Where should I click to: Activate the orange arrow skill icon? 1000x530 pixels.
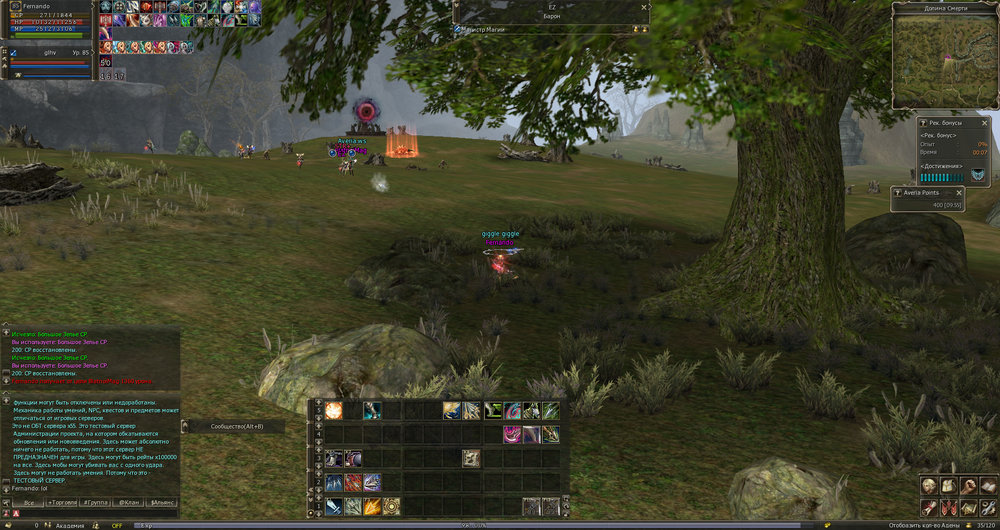click(x=372, y=506)
